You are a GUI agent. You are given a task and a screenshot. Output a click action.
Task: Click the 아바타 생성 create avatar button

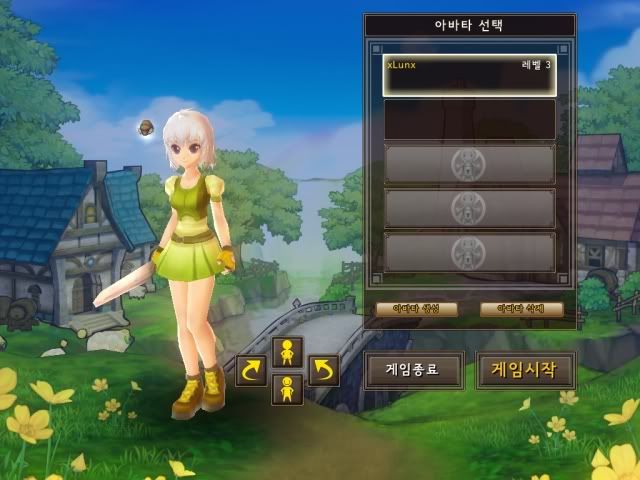[417, 309]
